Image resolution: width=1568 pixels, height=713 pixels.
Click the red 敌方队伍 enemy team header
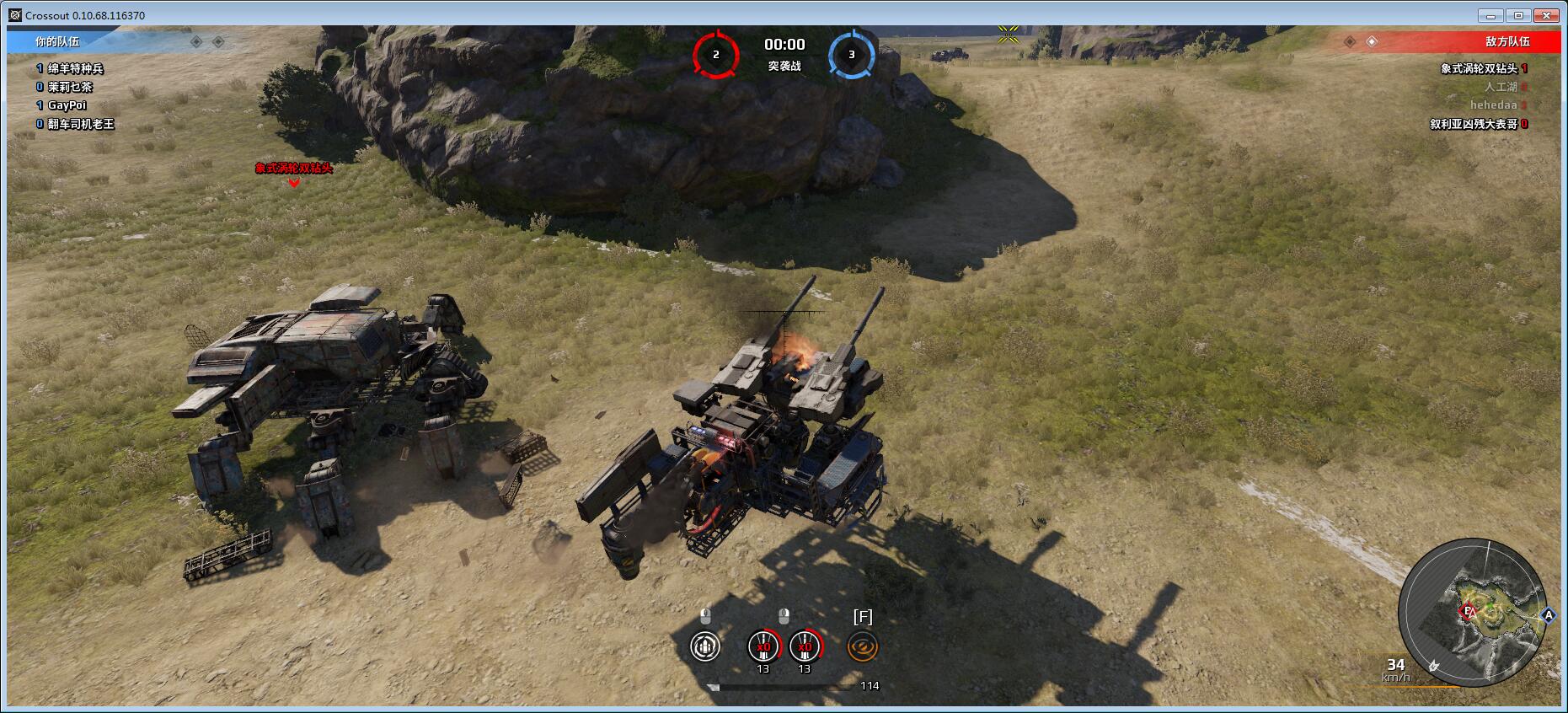[1507, 41]
